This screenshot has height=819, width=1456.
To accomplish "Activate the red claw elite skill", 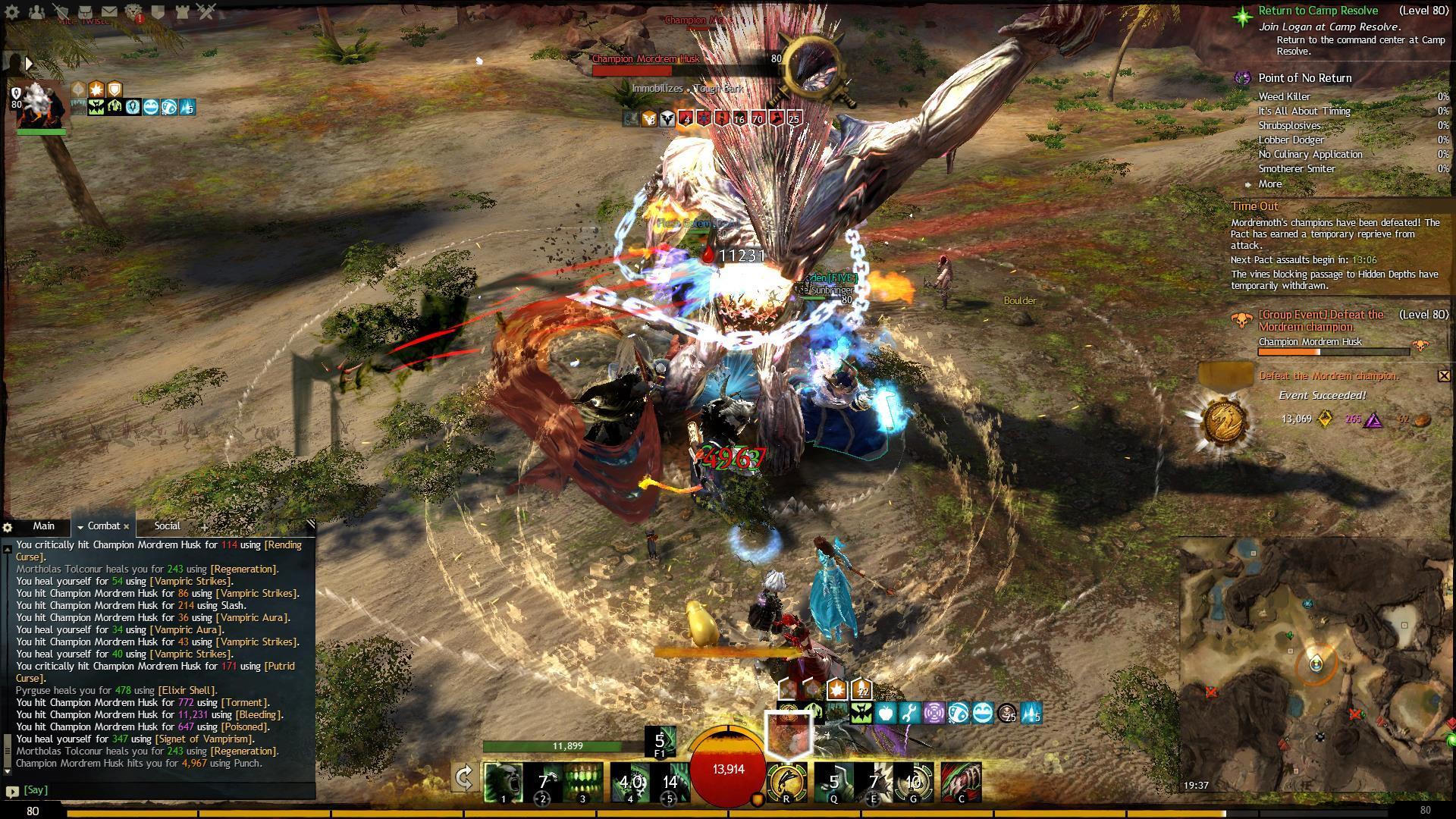I will [961, 782].
